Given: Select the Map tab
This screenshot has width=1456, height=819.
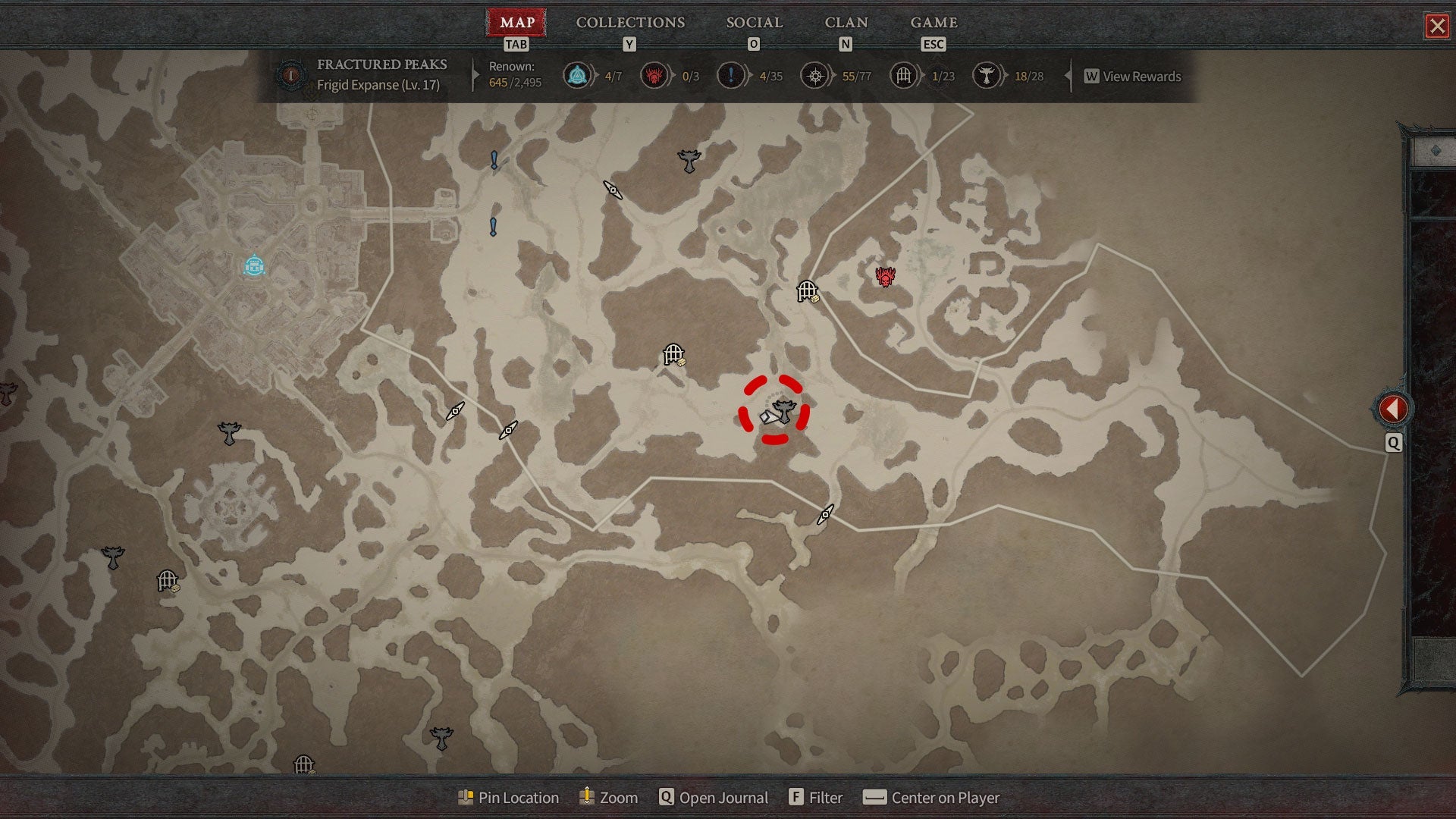Looking at the screenshot, I should coord(517,23).
